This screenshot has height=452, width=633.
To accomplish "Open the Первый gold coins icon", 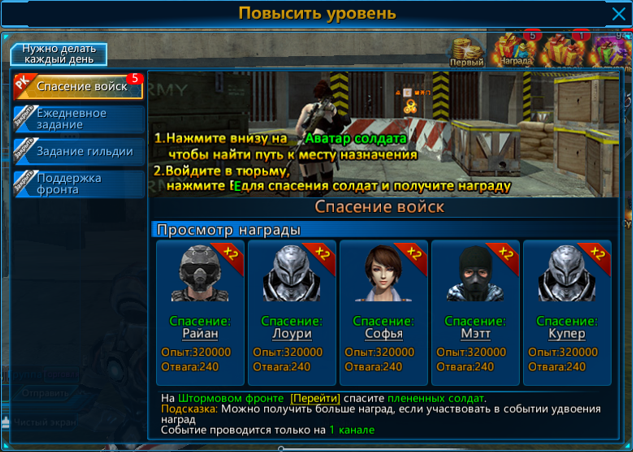I will pos(466,51).
